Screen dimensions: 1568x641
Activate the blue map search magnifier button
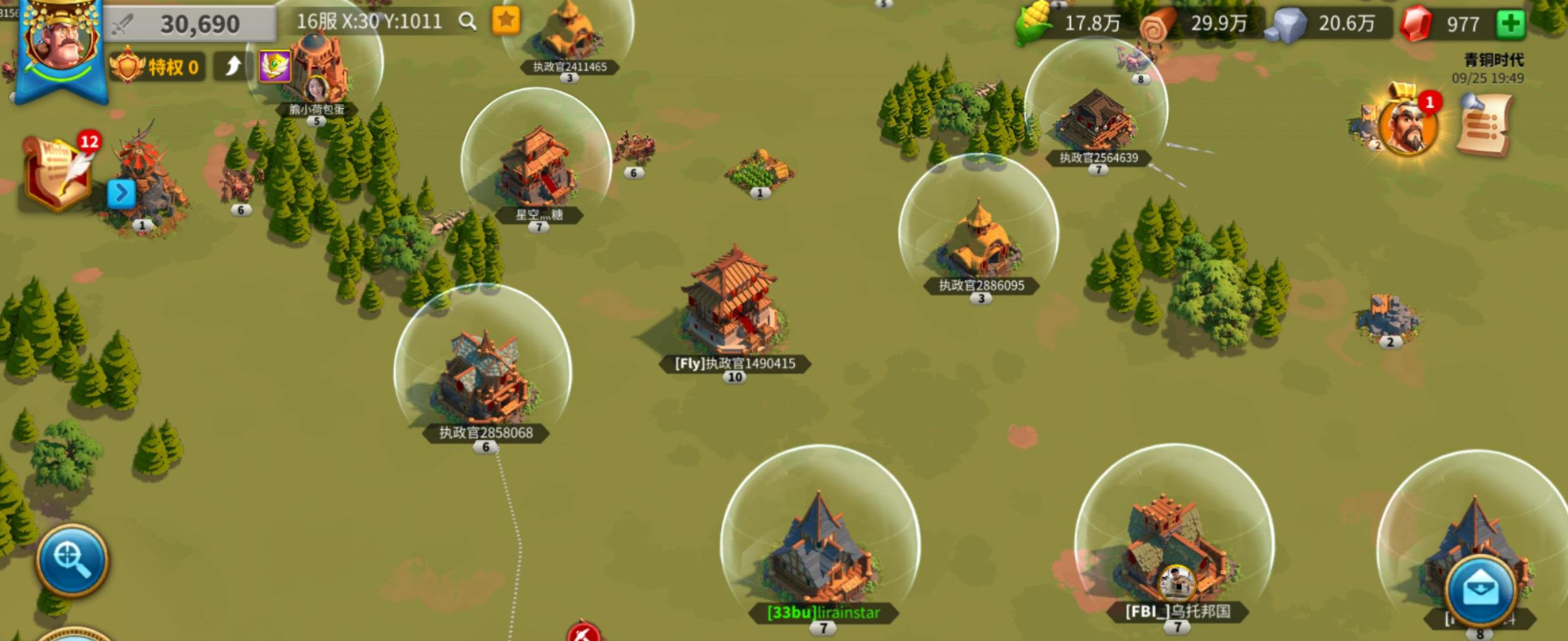pos(71,559)
